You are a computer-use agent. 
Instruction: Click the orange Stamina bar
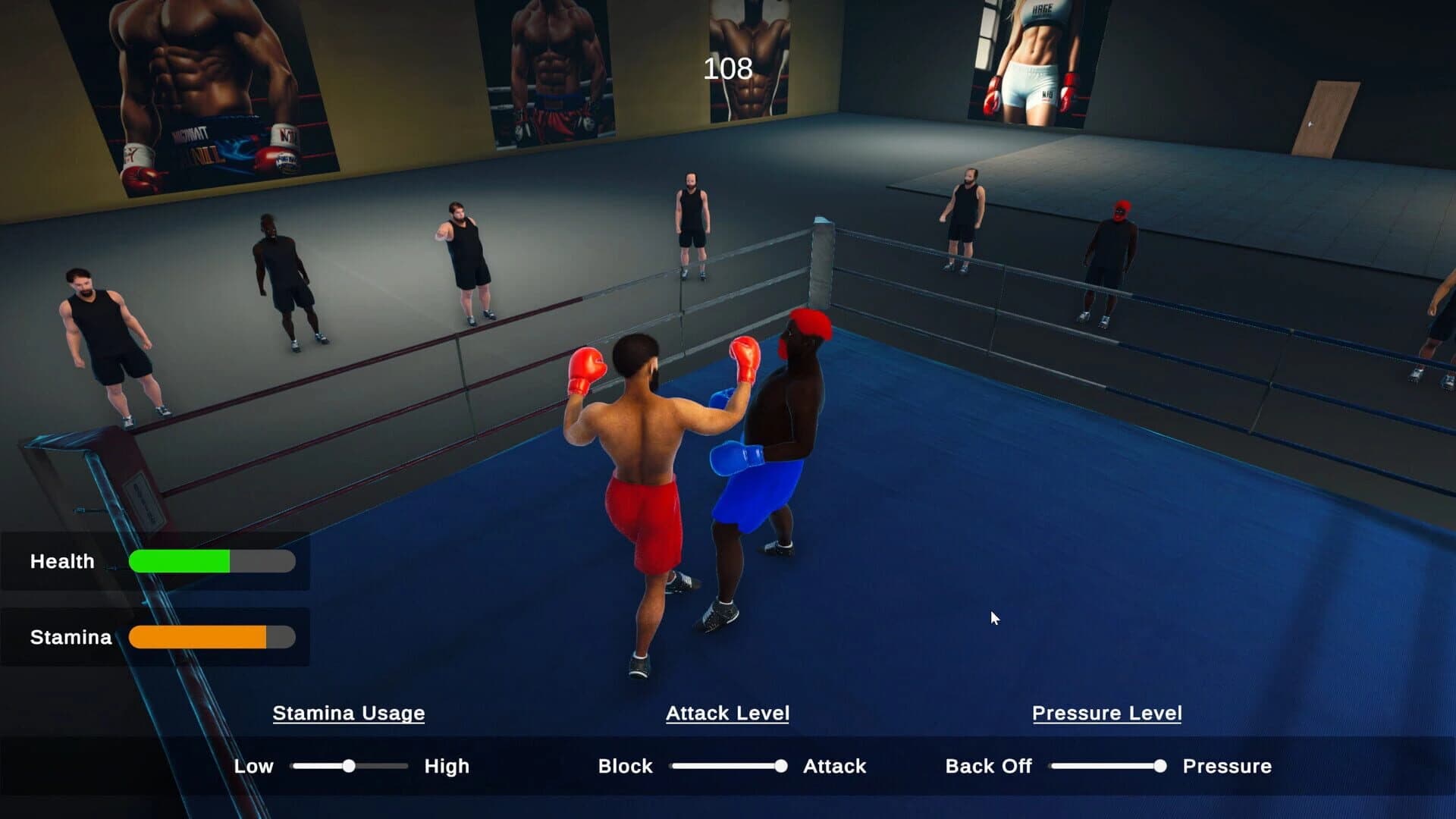pyautogui.click(x=197, y=637)
